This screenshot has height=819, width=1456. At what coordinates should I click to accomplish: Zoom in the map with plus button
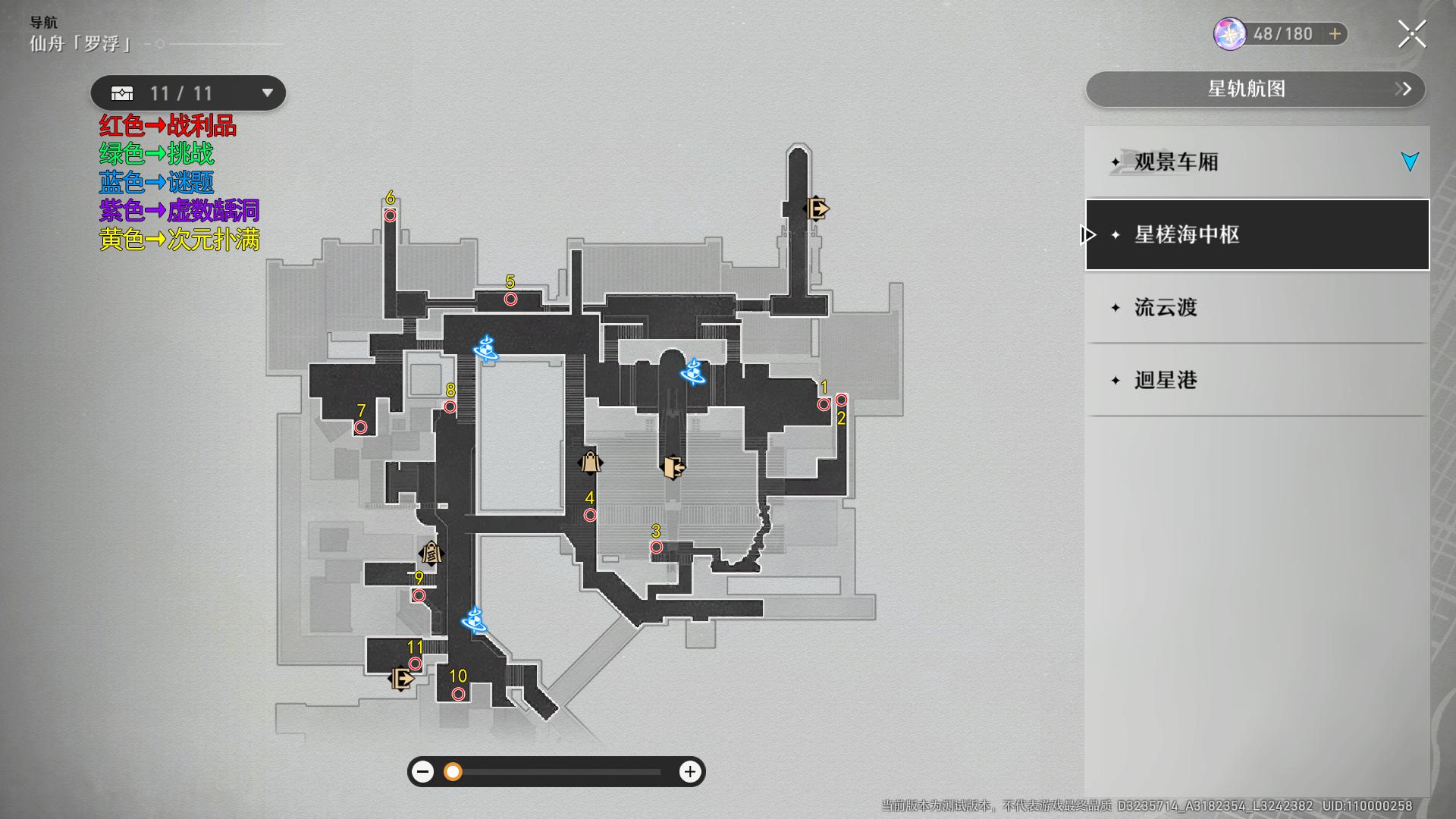[x=689, y=772]
